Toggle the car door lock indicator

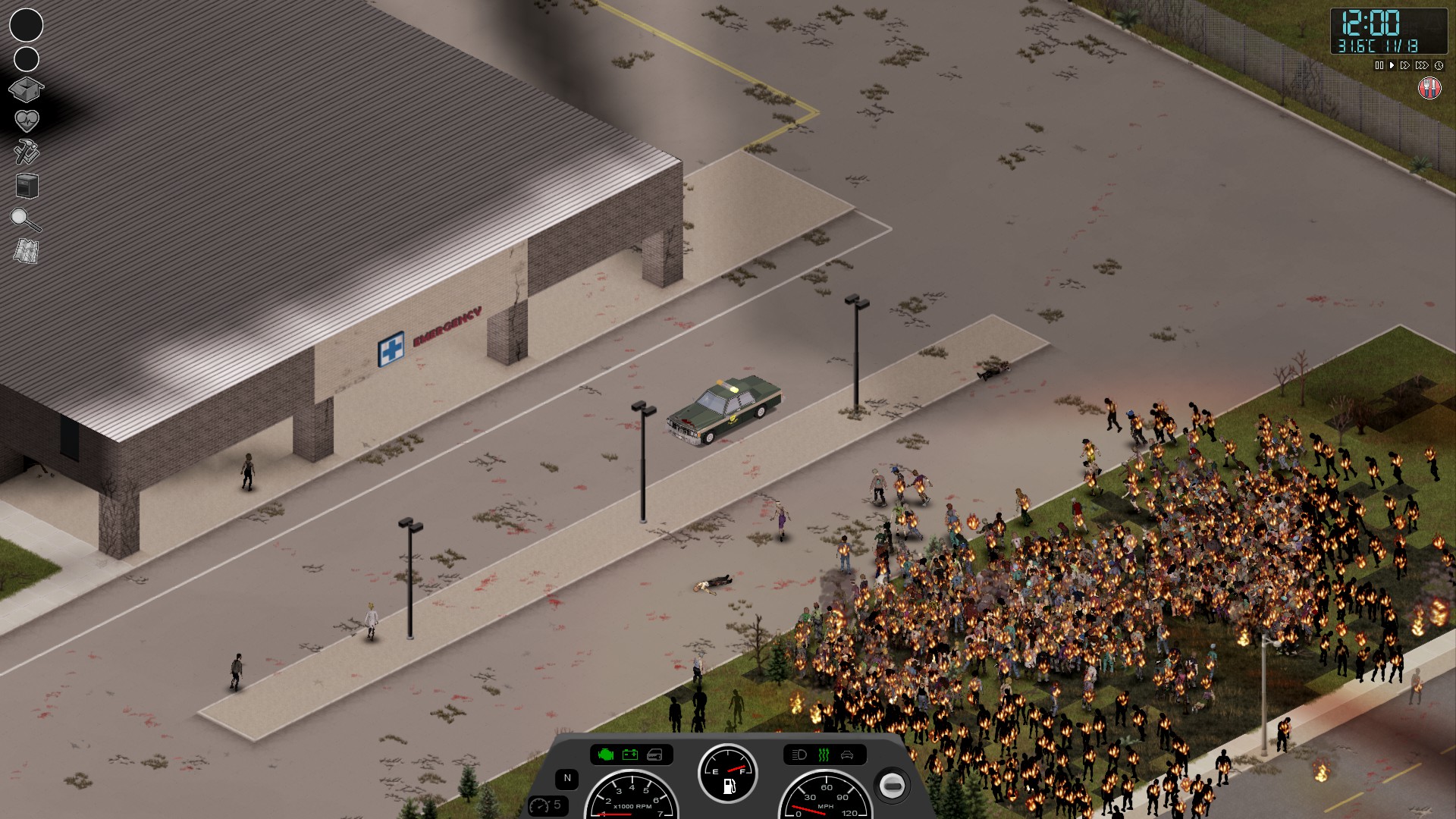(x=654, y=756)
